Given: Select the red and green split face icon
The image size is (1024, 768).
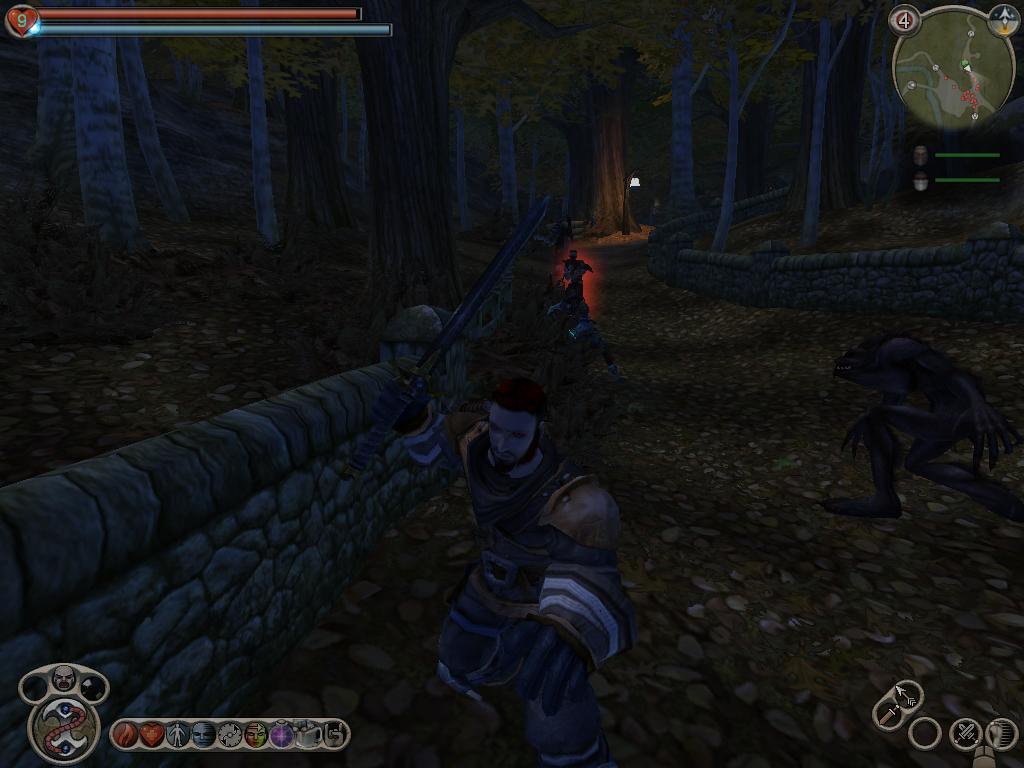Looking at the screenshot, I should (256, 735).
